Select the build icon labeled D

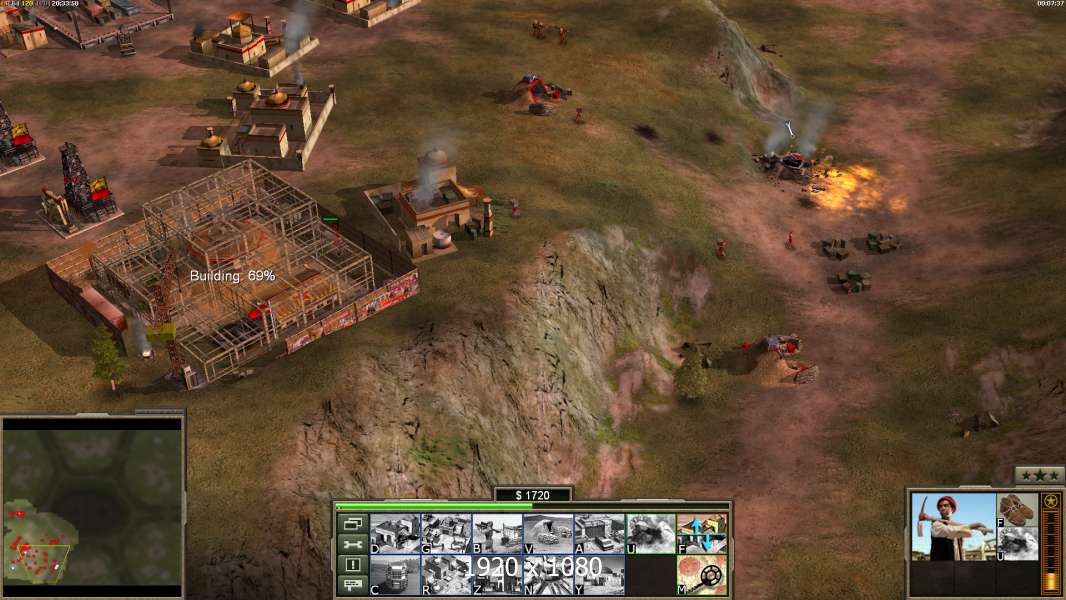coord(395,533)
